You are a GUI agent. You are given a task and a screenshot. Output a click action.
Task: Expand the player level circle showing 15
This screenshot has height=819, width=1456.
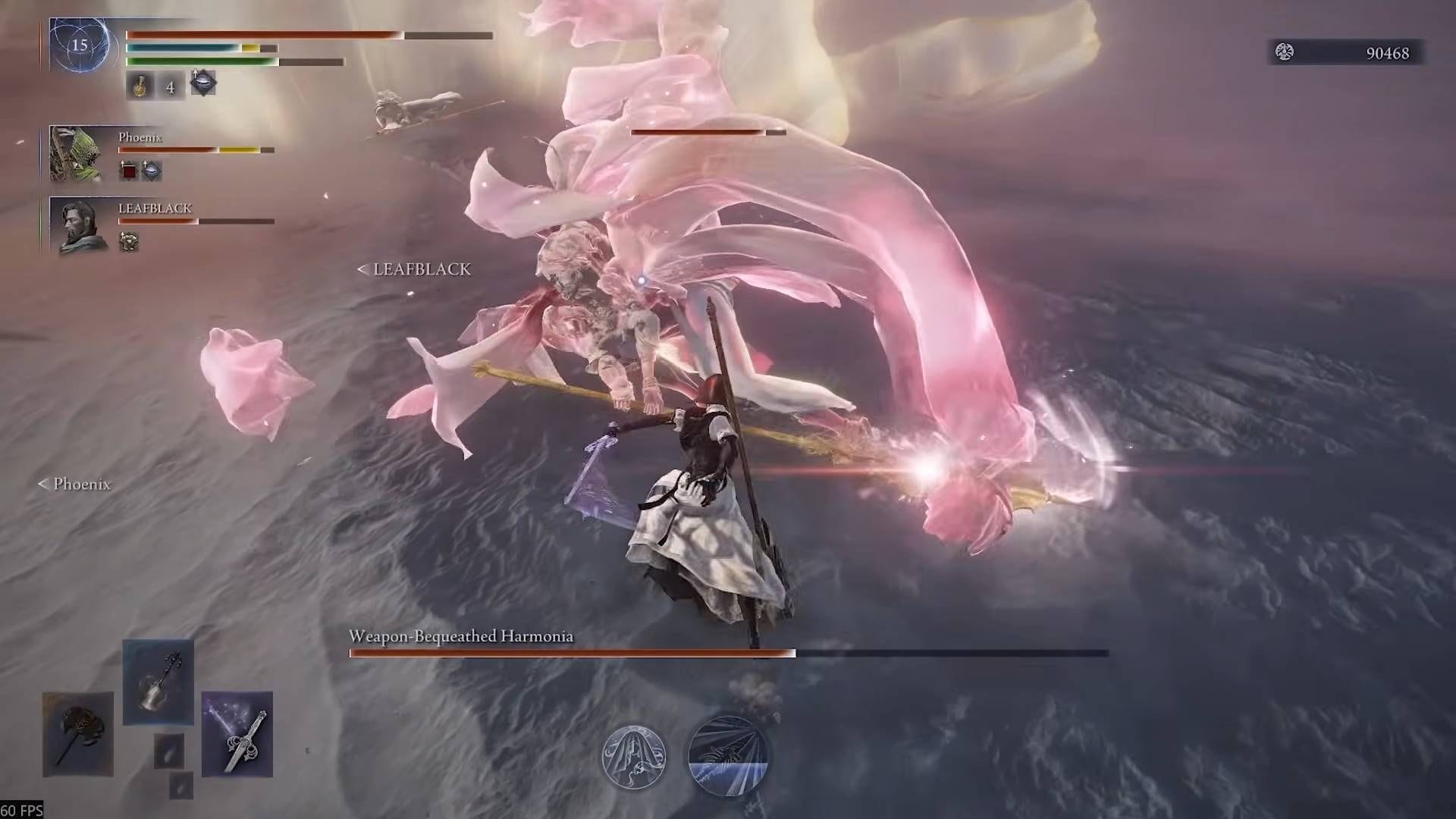pos(83,45)
